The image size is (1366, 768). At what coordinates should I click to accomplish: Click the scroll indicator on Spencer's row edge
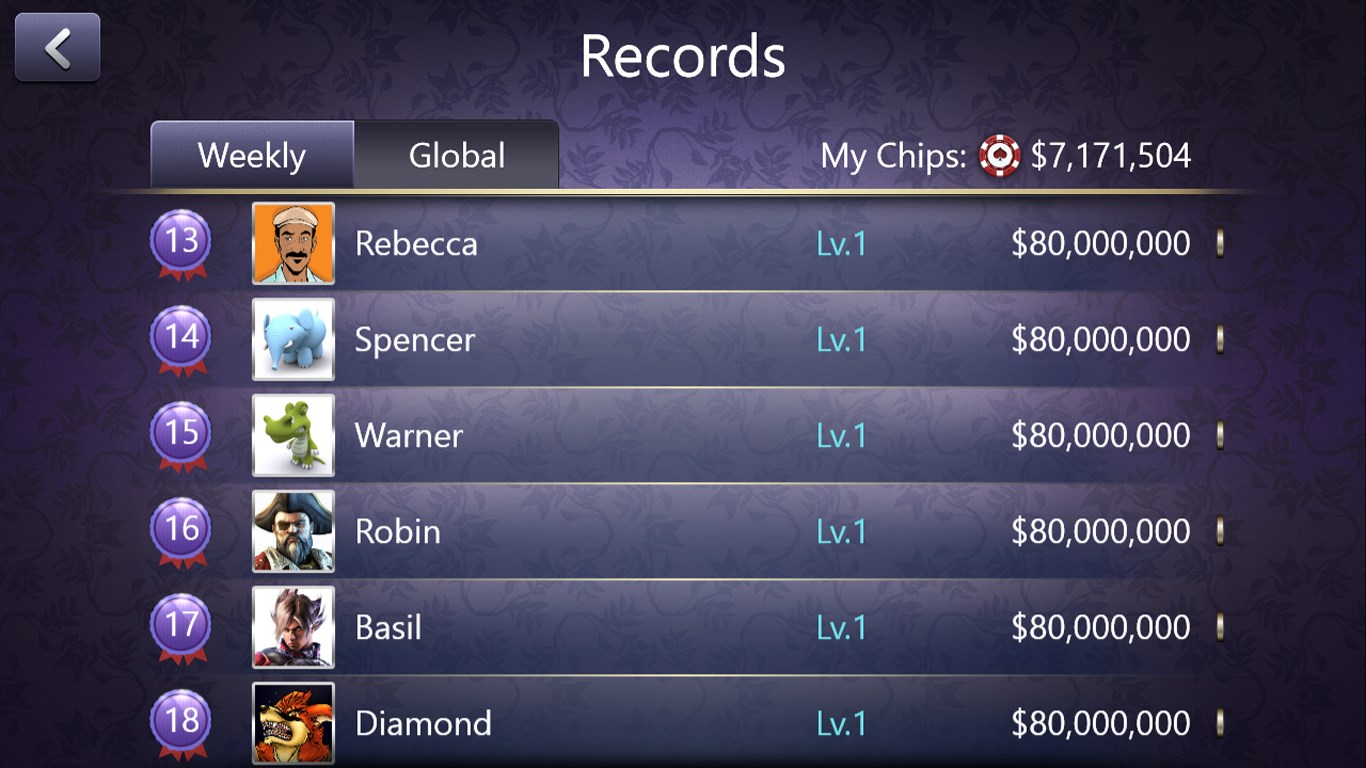pos(1220,339)
